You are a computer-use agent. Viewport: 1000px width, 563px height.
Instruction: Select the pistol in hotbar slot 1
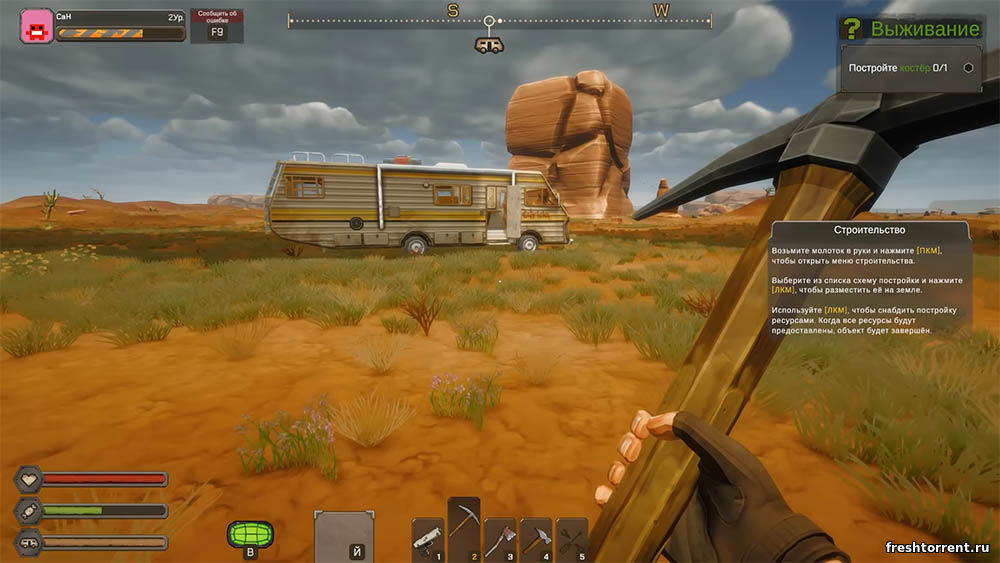(427, 539)
